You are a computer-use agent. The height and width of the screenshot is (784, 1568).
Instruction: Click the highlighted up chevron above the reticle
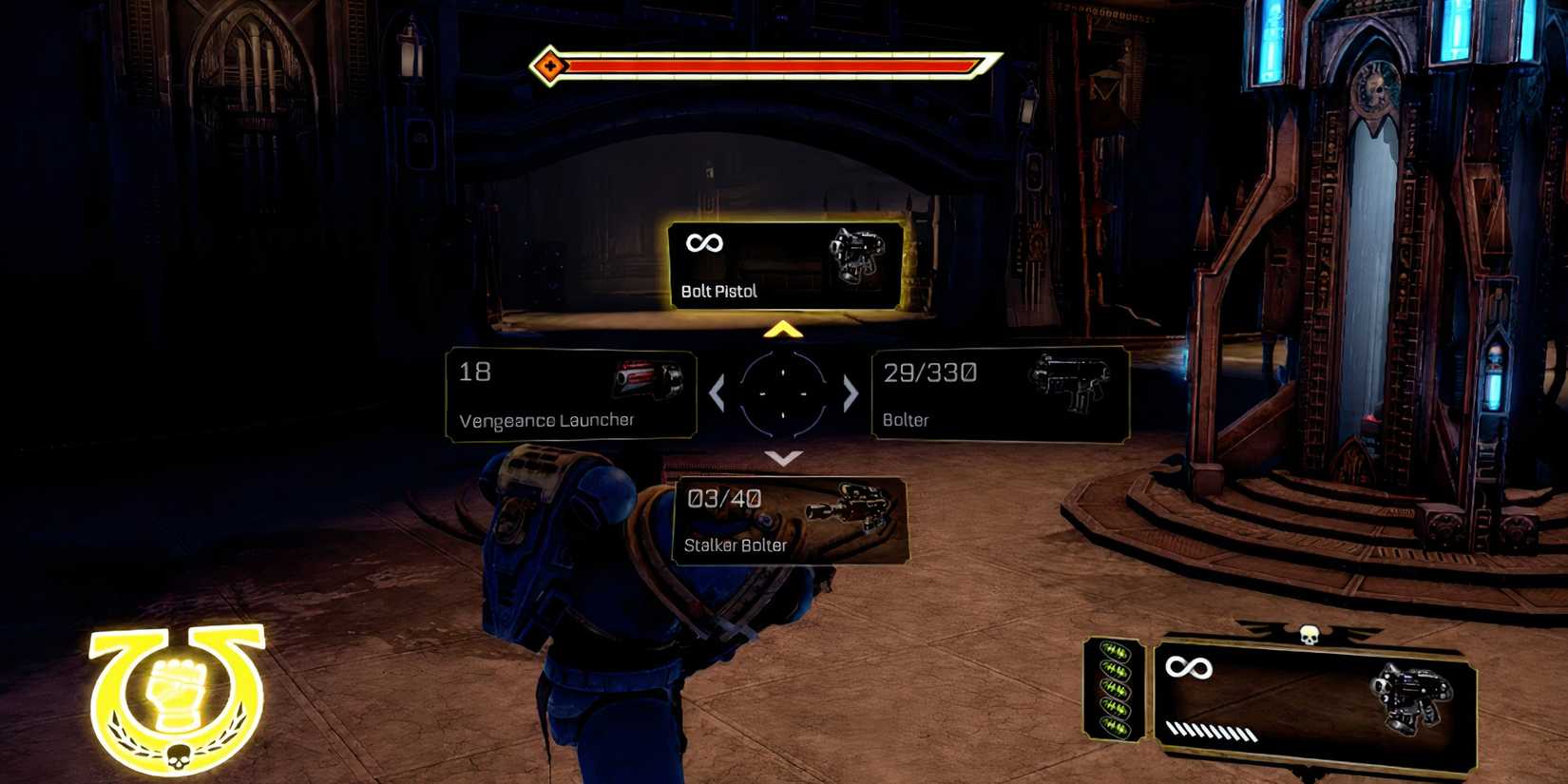(x=784, y=331)
